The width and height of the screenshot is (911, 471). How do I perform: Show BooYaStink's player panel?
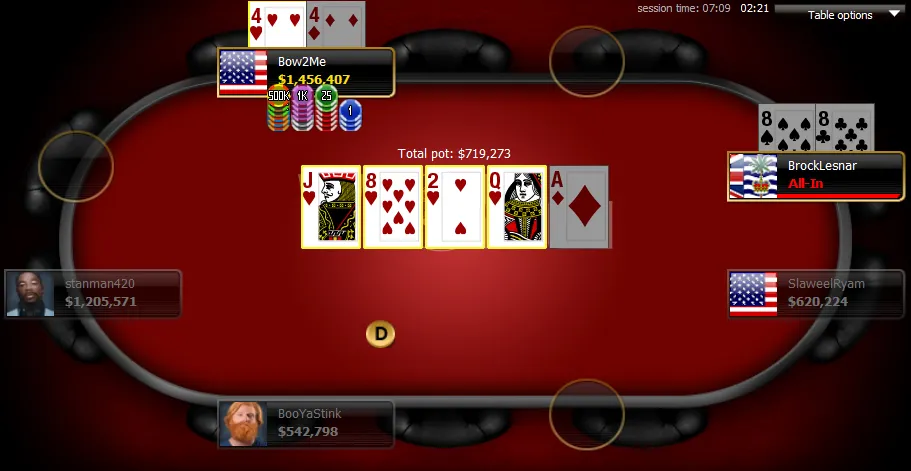306,423
